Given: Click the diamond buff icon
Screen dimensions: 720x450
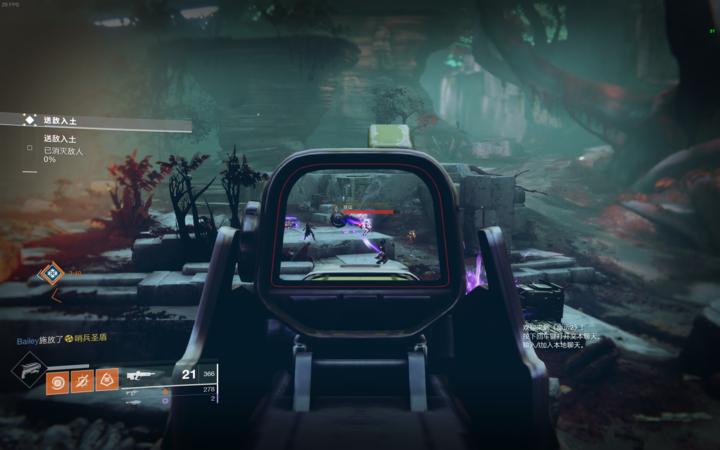Looking at the screenshot, I should pos(50,272).
